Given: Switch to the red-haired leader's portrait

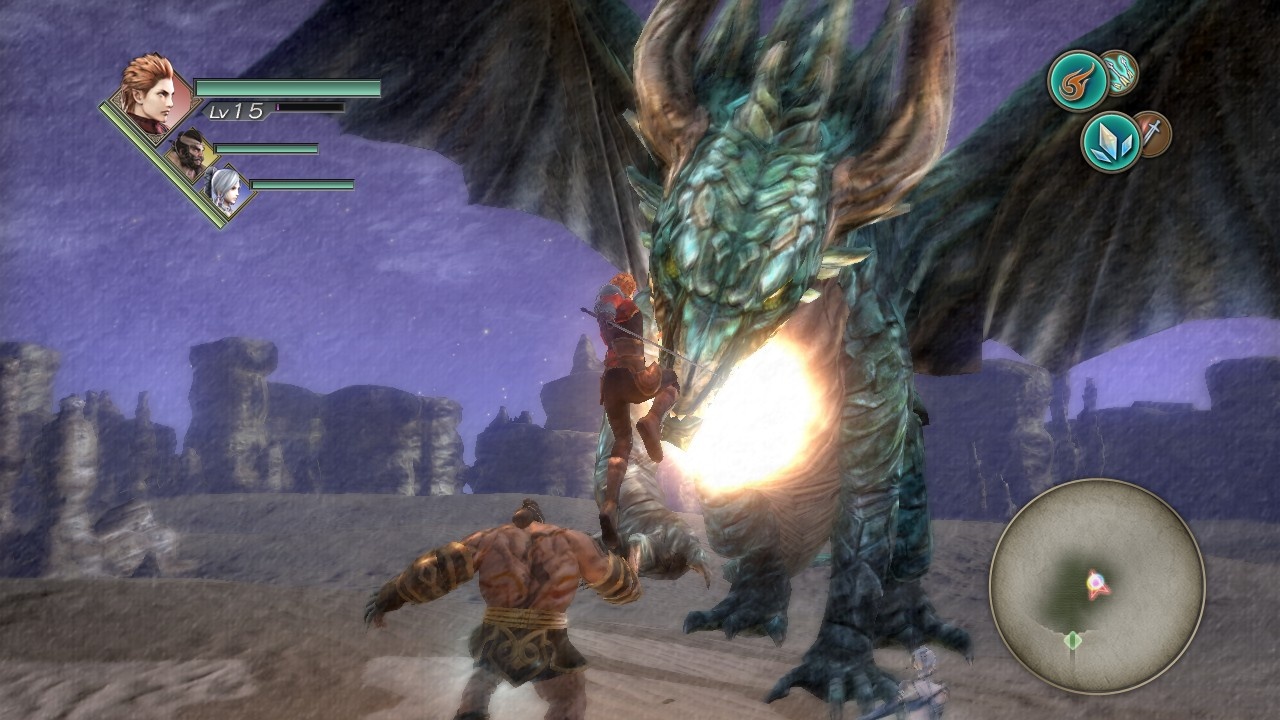Looking at the screenshot, I should tap(150, 93).
